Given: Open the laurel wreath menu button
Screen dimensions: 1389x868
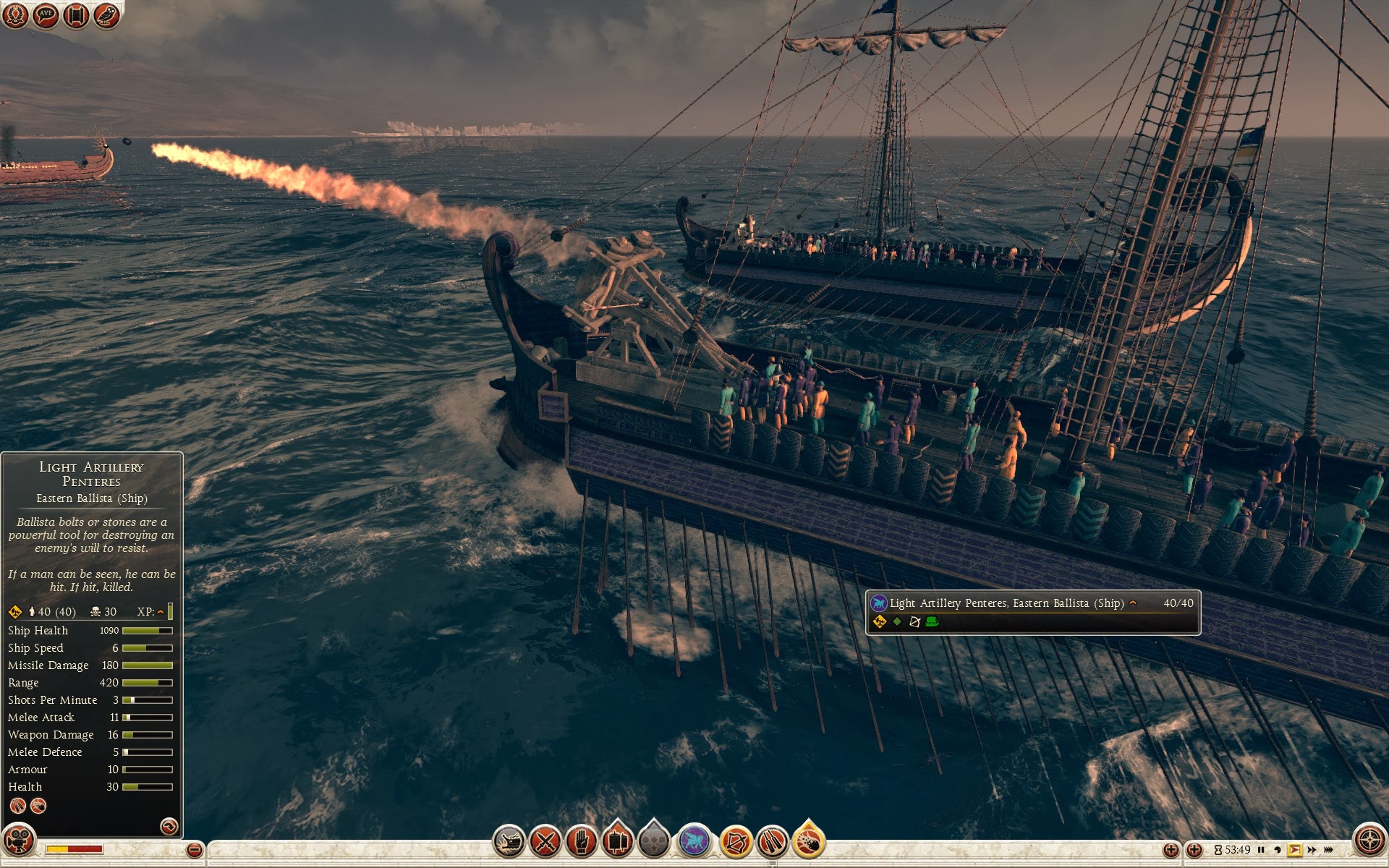Looking at the screenshot, I should (x=15, y=14).
